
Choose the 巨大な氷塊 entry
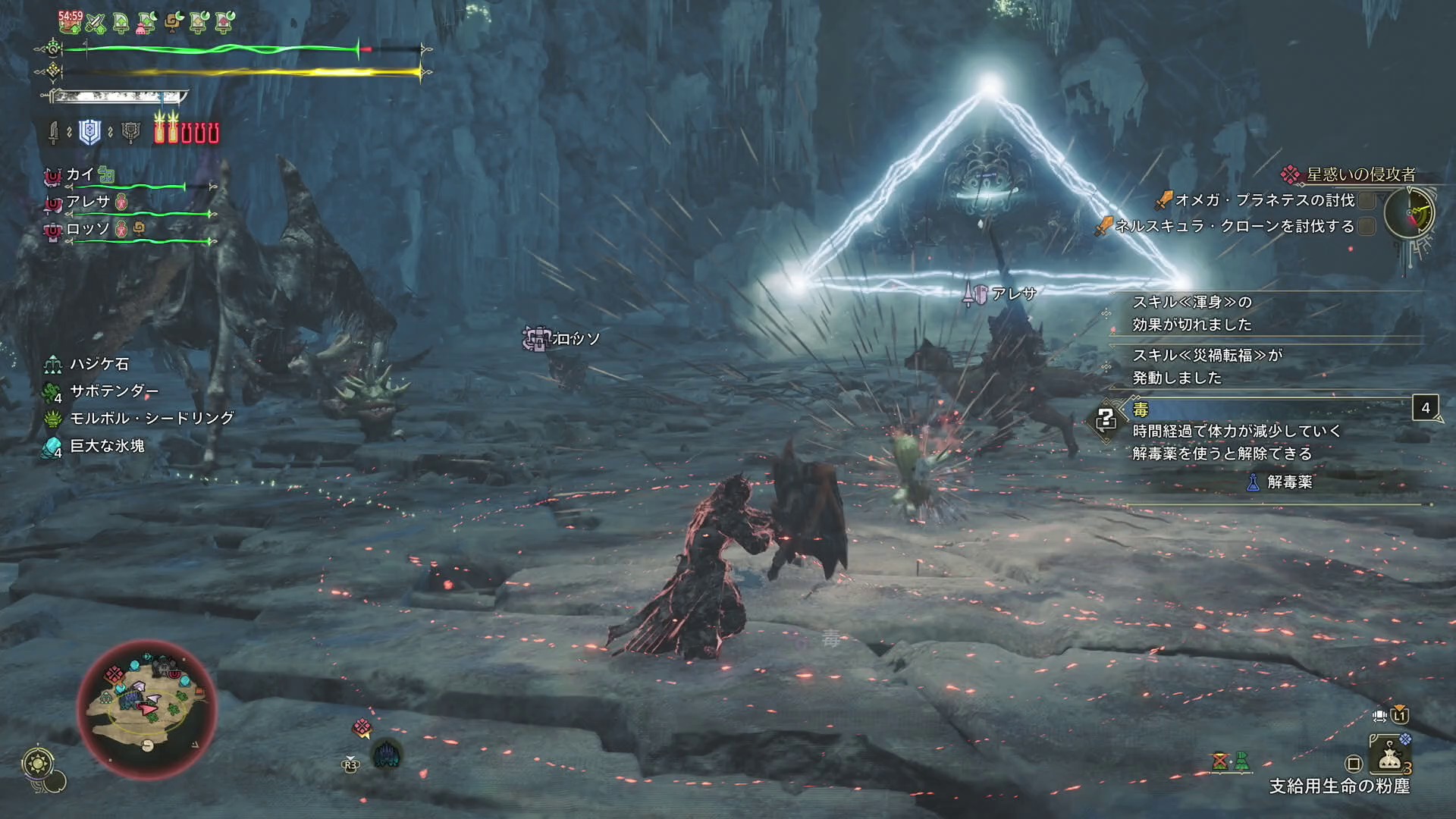click(107, 446)
